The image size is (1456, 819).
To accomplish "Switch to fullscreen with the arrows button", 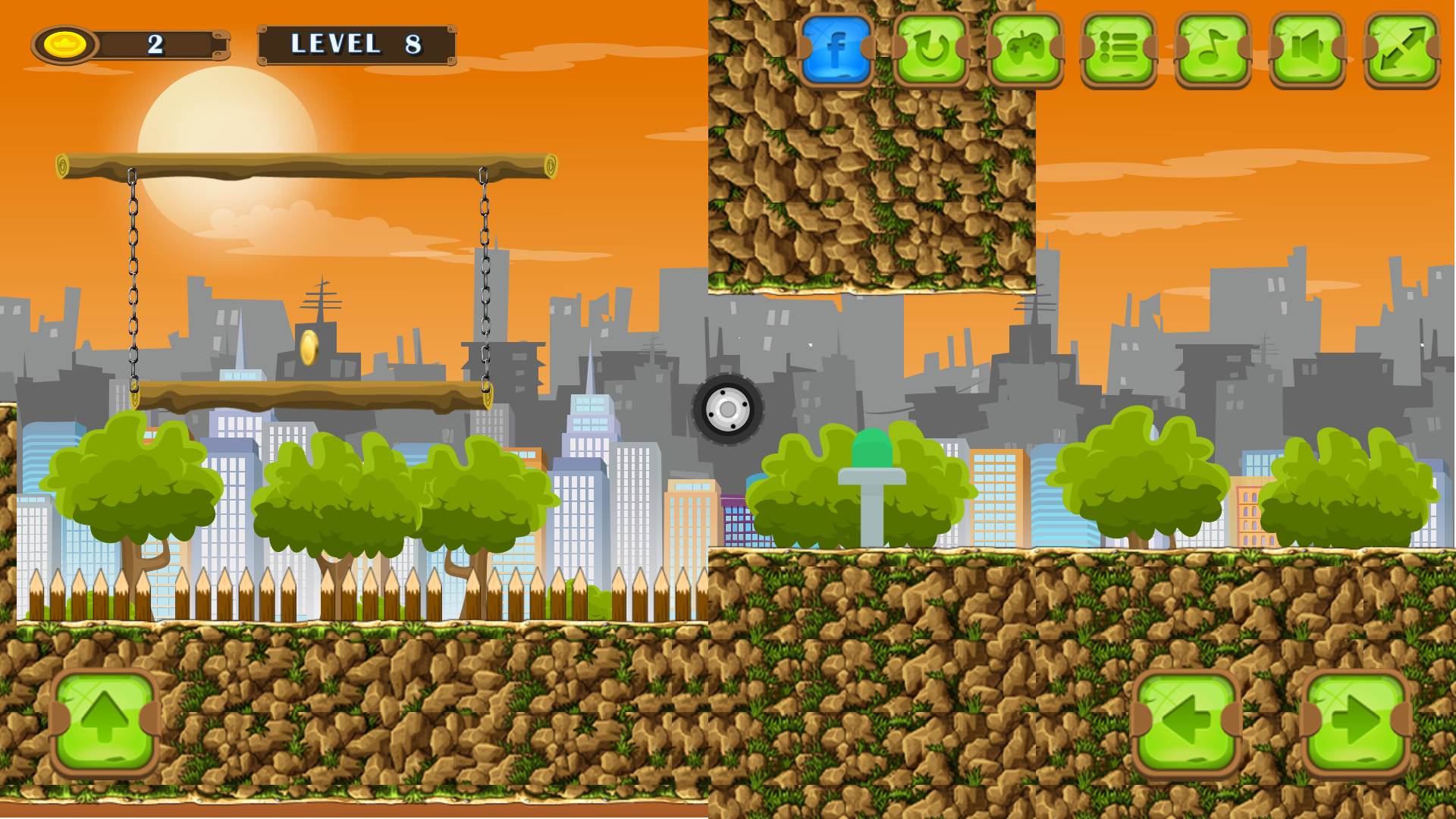I will 1401,49.
